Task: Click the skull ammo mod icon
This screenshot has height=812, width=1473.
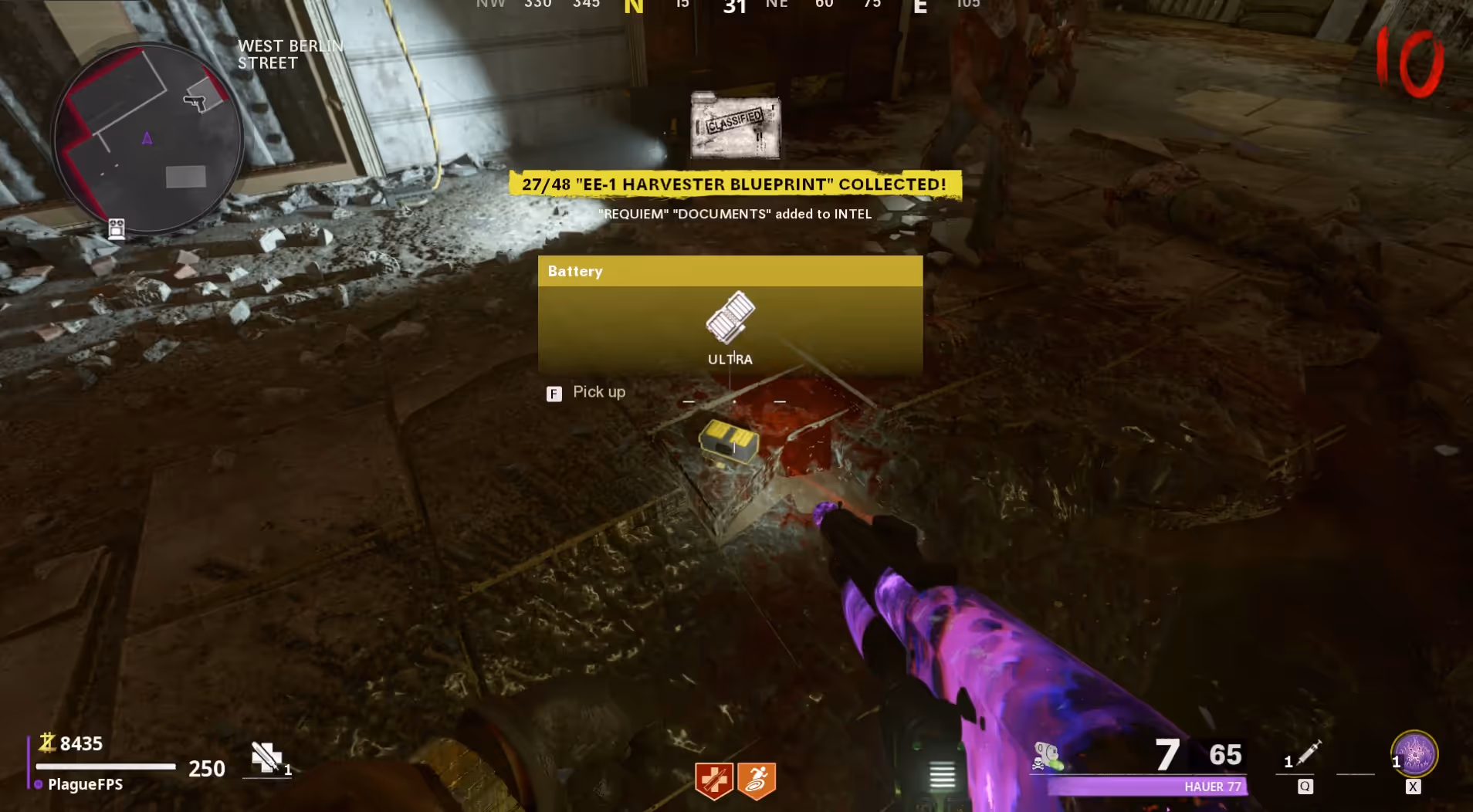Action: coord(1046,755)
